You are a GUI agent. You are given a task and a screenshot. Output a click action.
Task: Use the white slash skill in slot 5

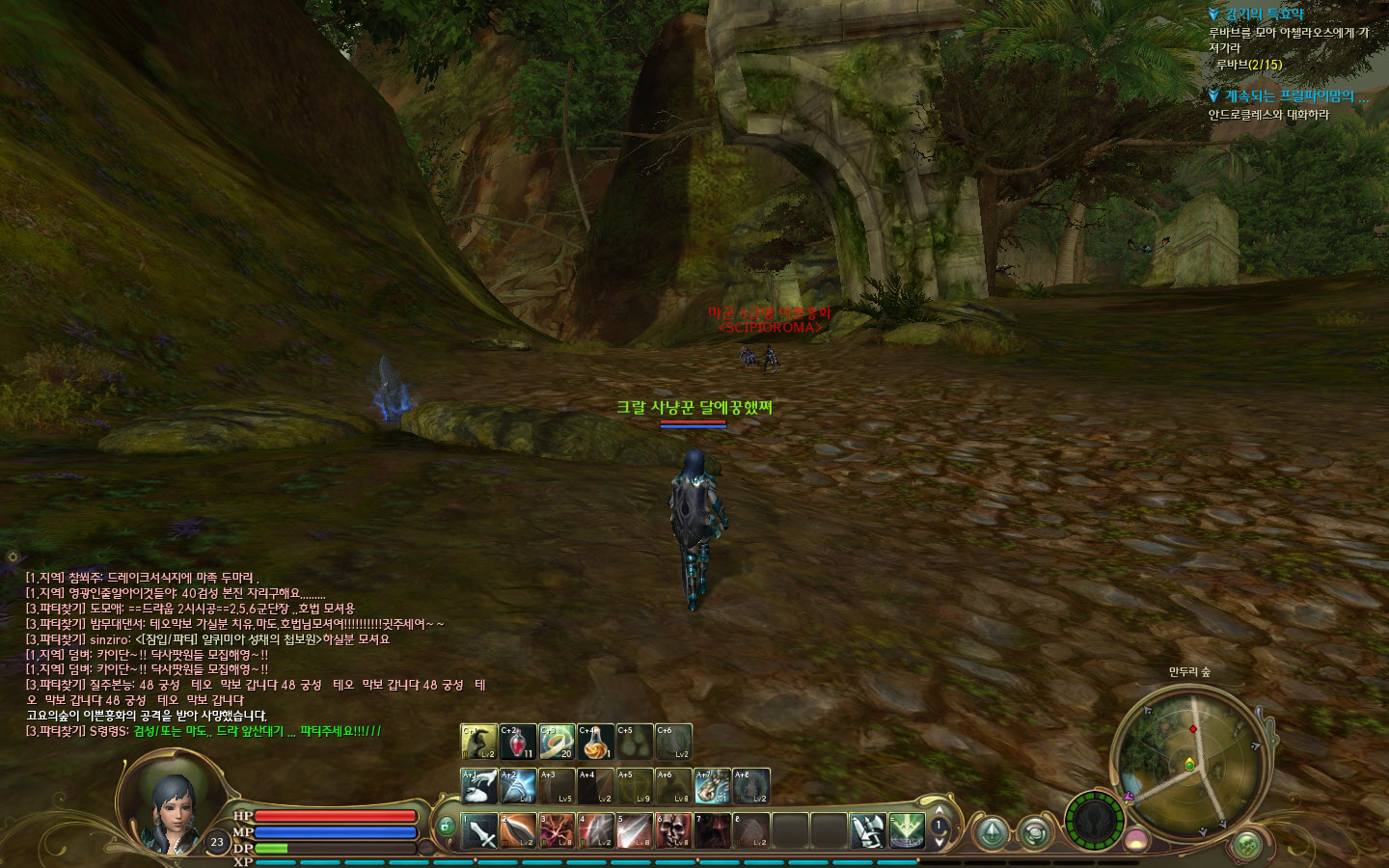634,830
